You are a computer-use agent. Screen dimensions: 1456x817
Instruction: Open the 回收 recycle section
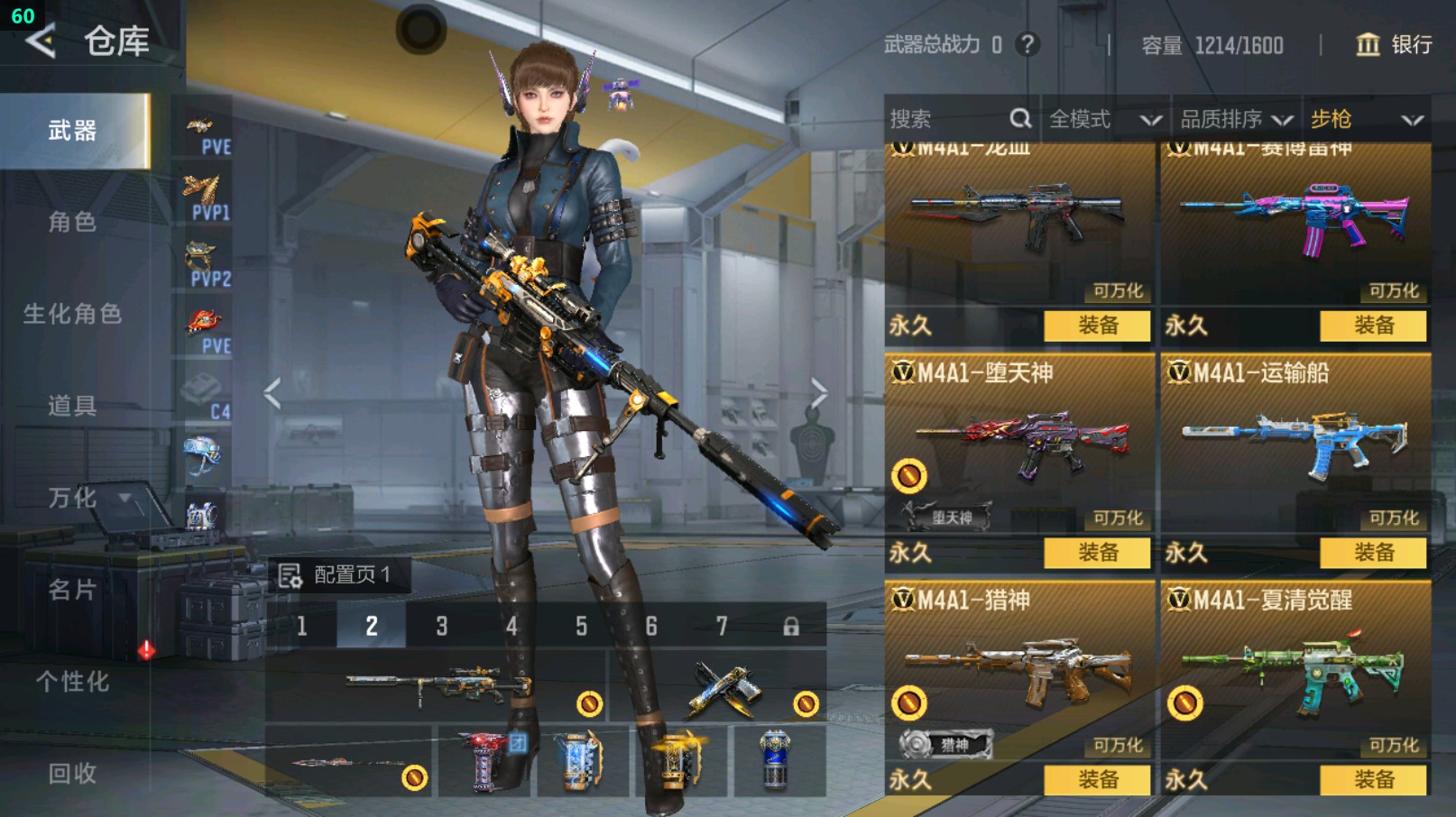pyautogui.click(x=72, y=773)
